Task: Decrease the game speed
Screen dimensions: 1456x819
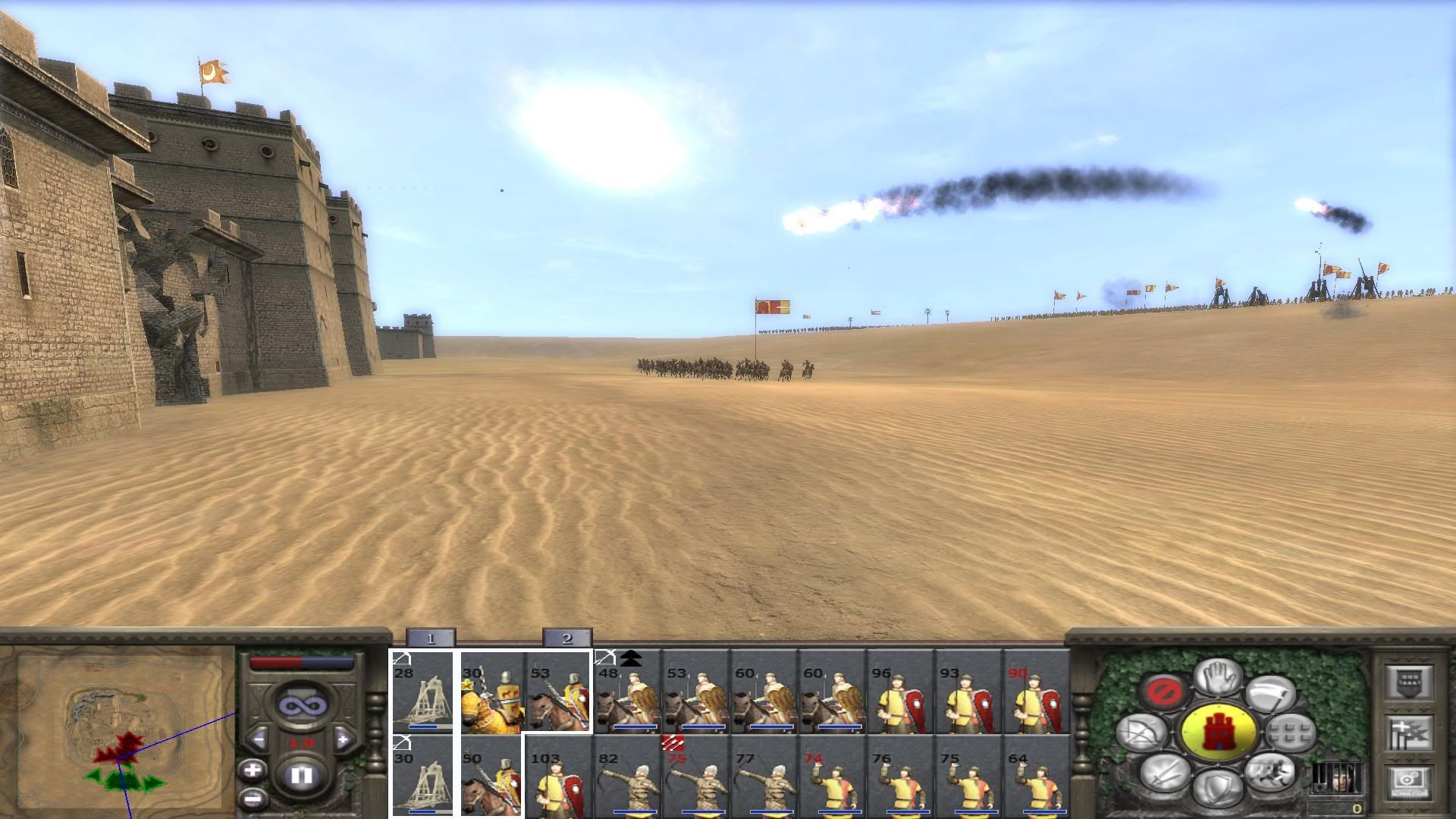Action: coord(259,739)
